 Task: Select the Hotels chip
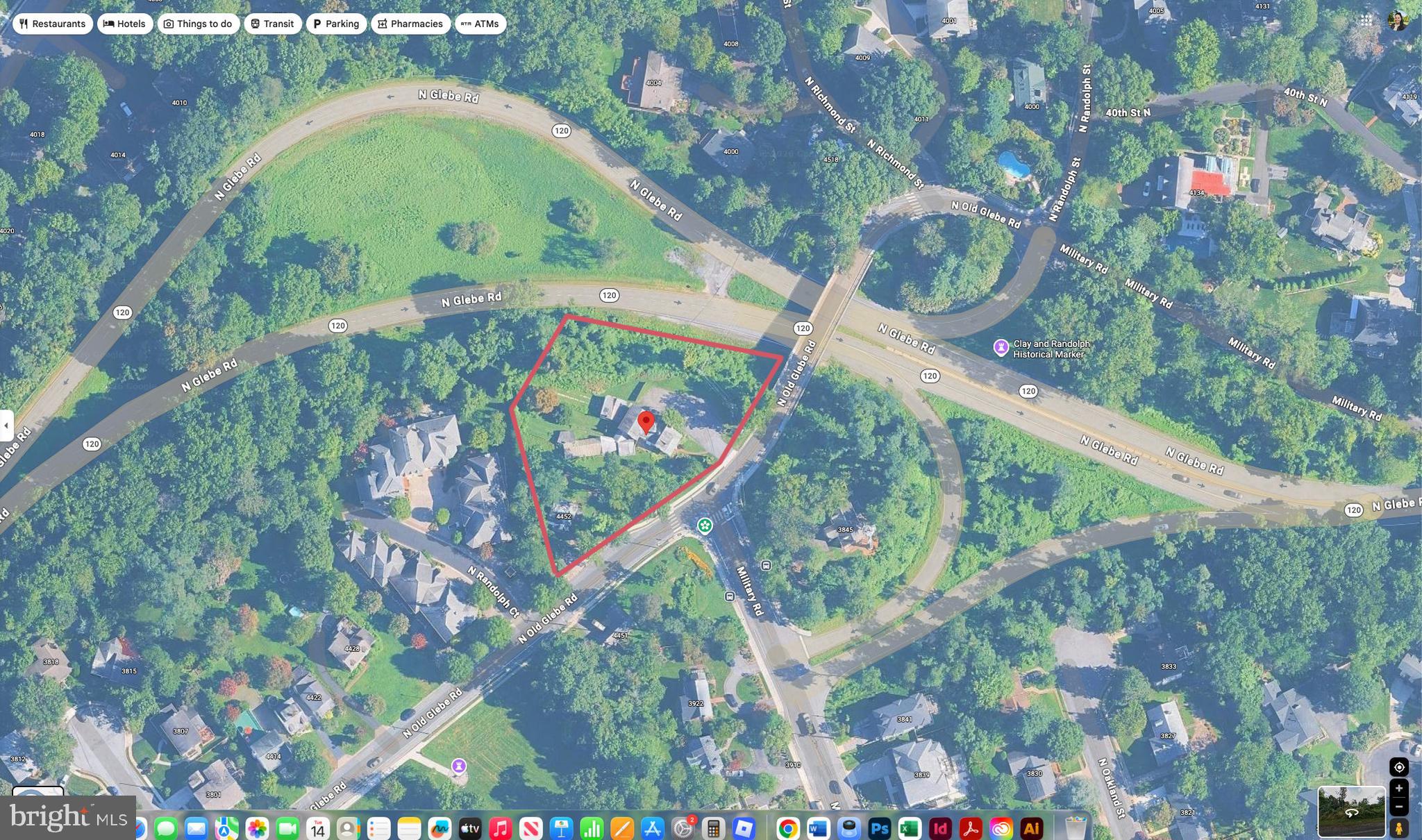[x=125, y=23]
